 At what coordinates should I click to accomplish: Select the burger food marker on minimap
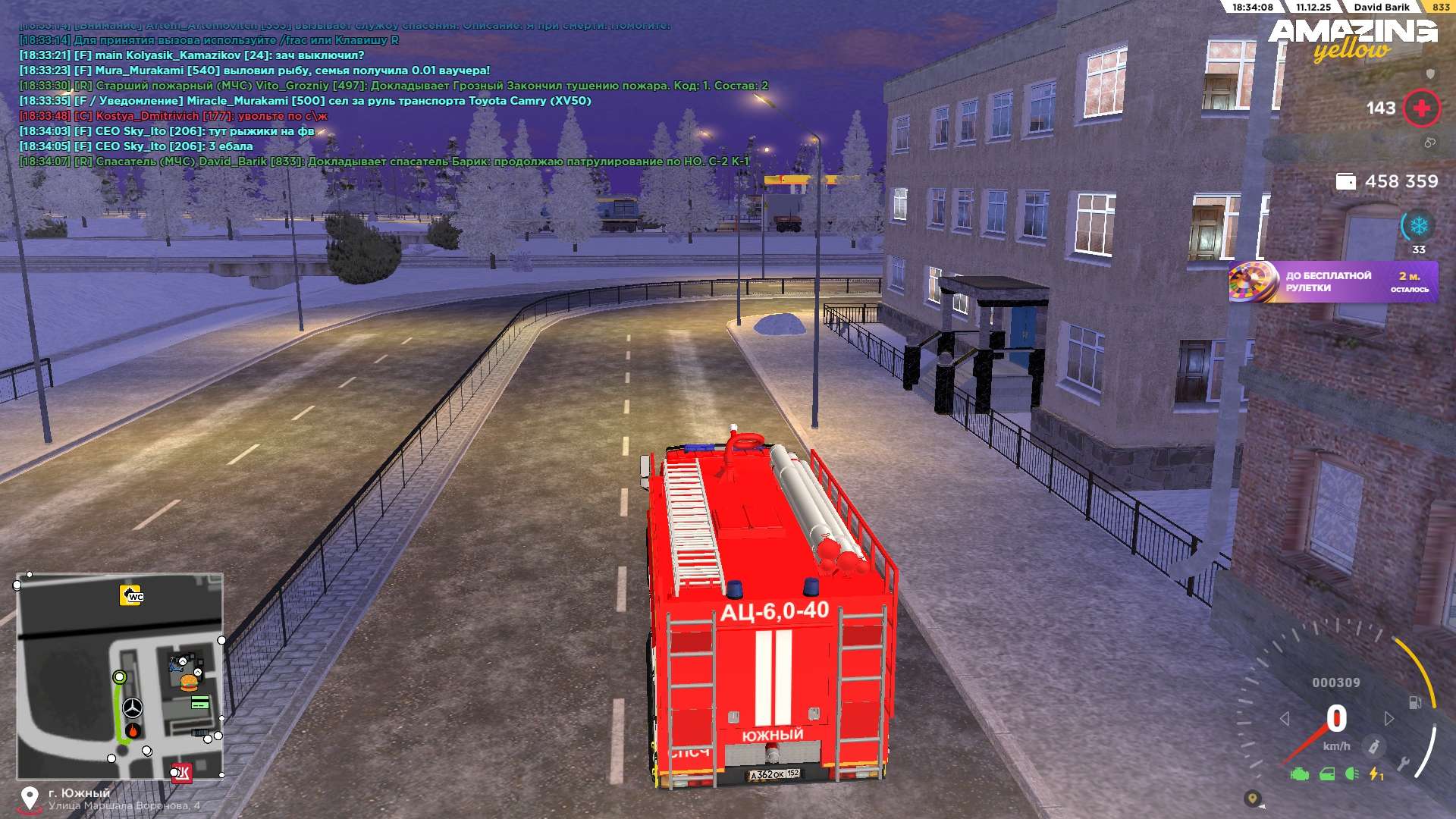(189, 682)
